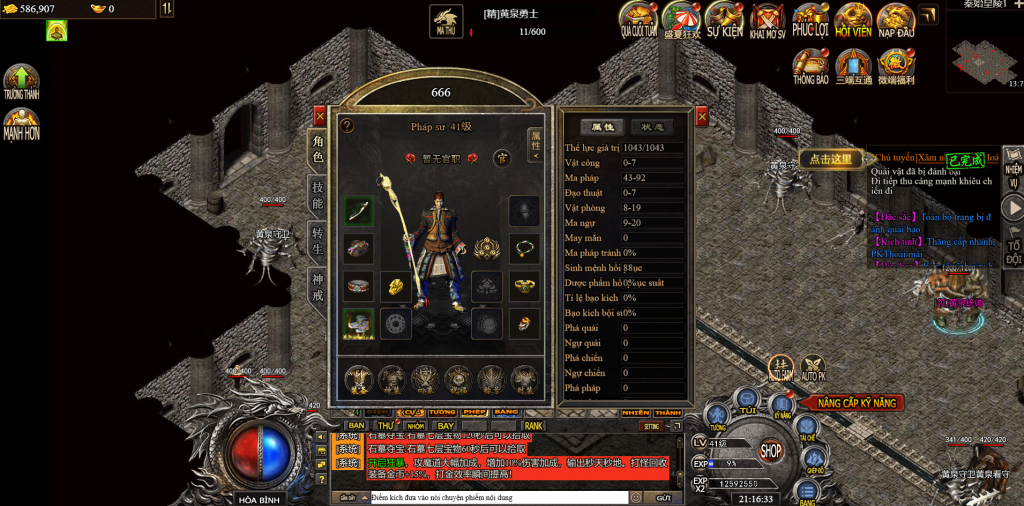This screenshot has width=1024, height=506.
Task: Select the equipped weapon slot
Action: point(359,211)
